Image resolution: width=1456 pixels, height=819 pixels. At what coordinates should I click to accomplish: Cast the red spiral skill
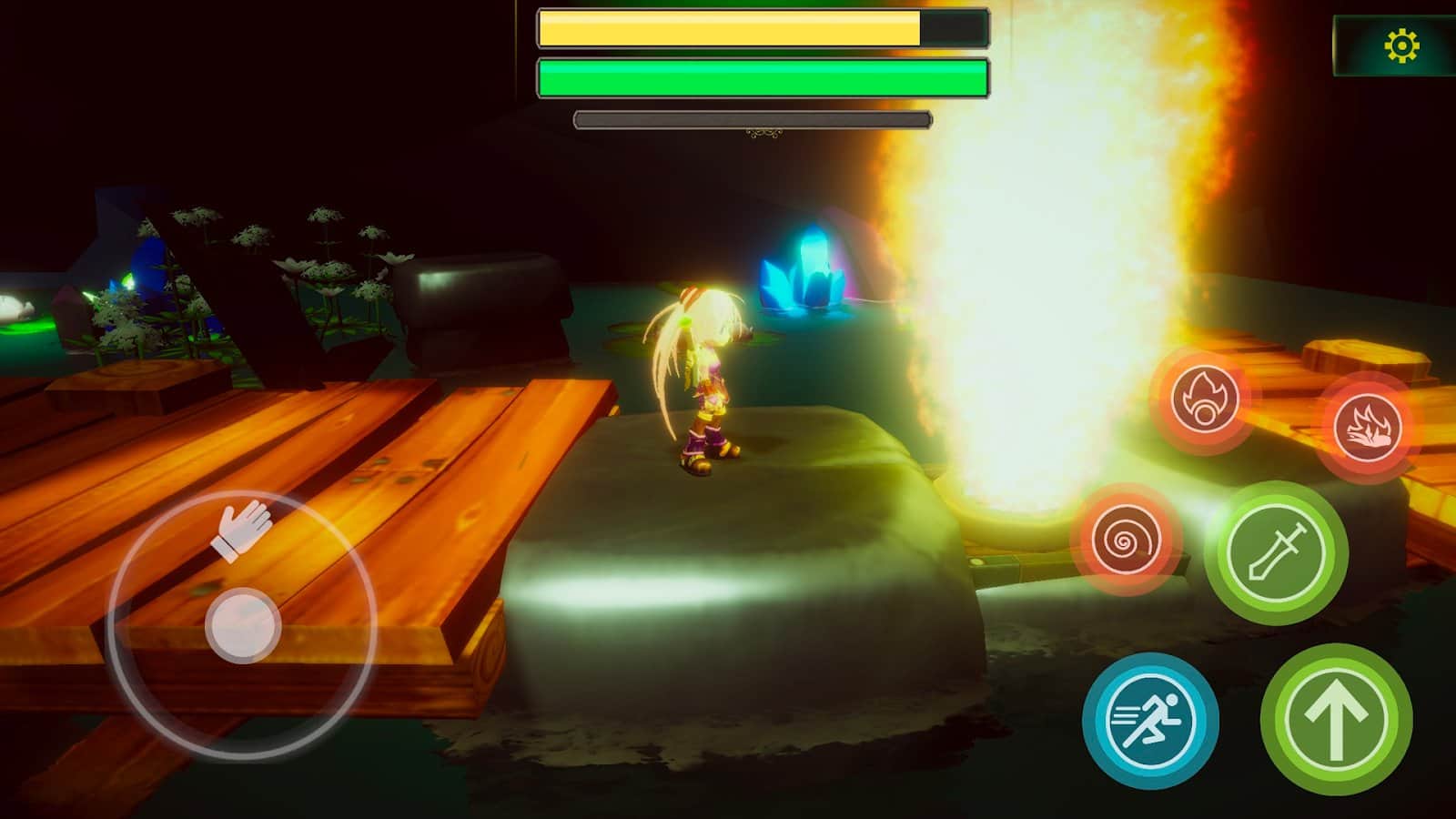[x=1126, y=541]
